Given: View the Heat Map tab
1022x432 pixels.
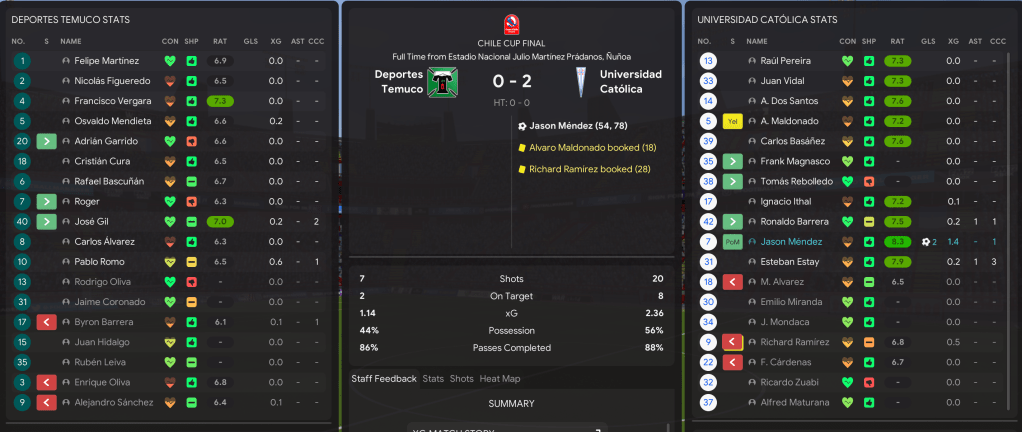Looking at the screenshot, I should coord(500,379).
